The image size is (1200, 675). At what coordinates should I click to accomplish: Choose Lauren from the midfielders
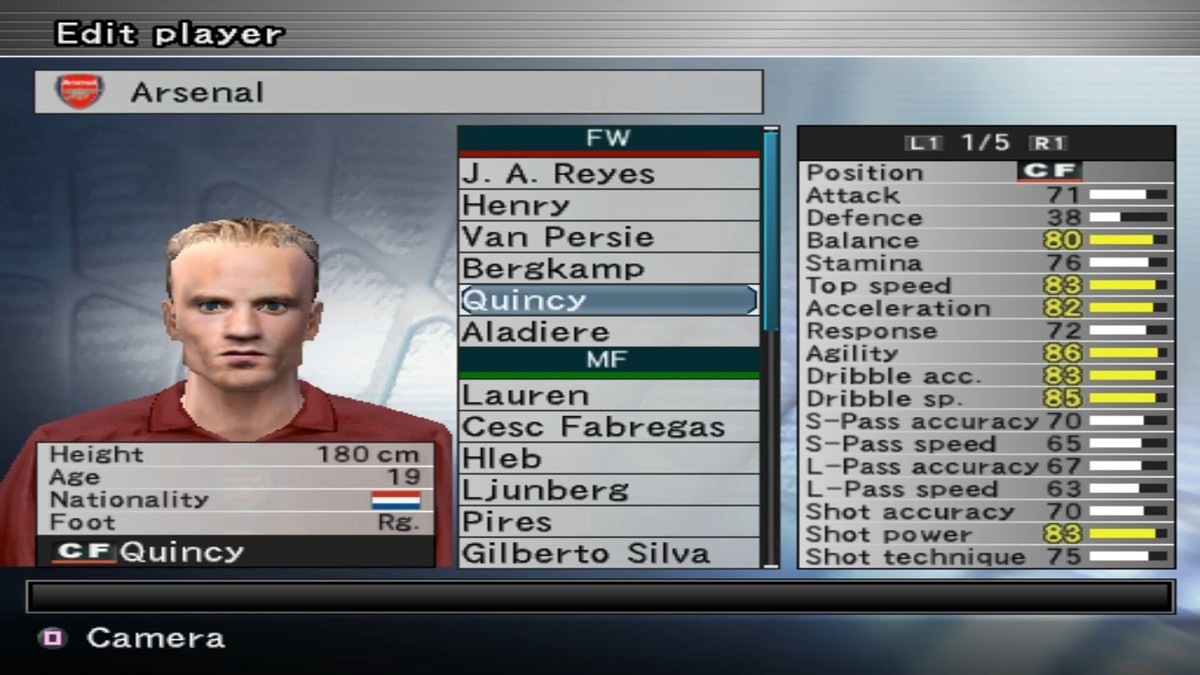point(608,395)
